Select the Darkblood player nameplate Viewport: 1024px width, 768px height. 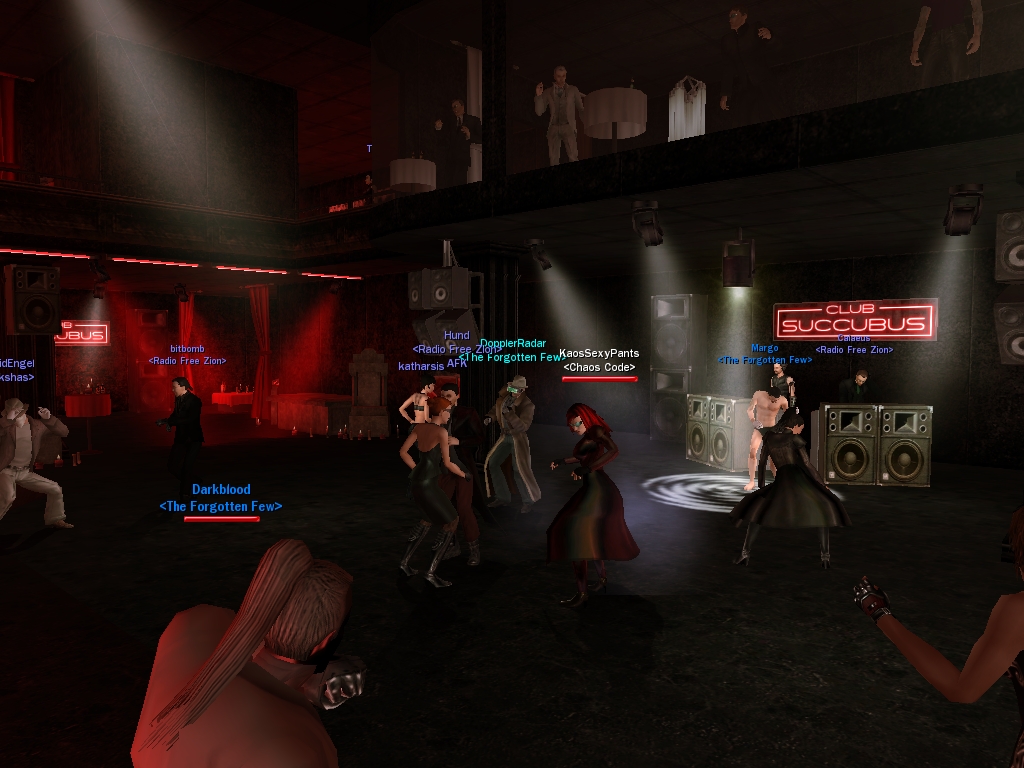pos(221,490)
